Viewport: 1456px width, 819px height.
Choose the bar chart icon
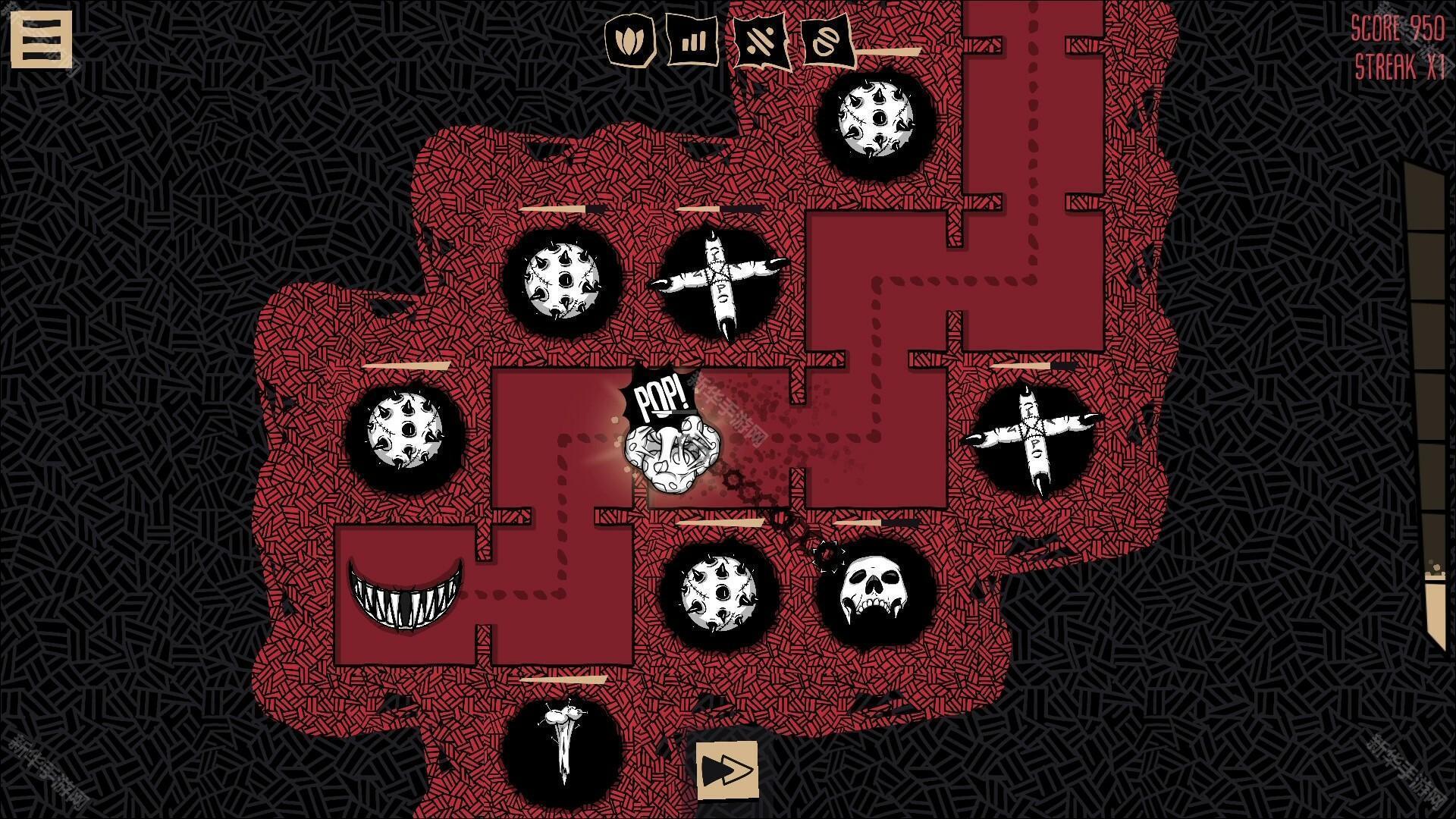click(x=692, y=39)
